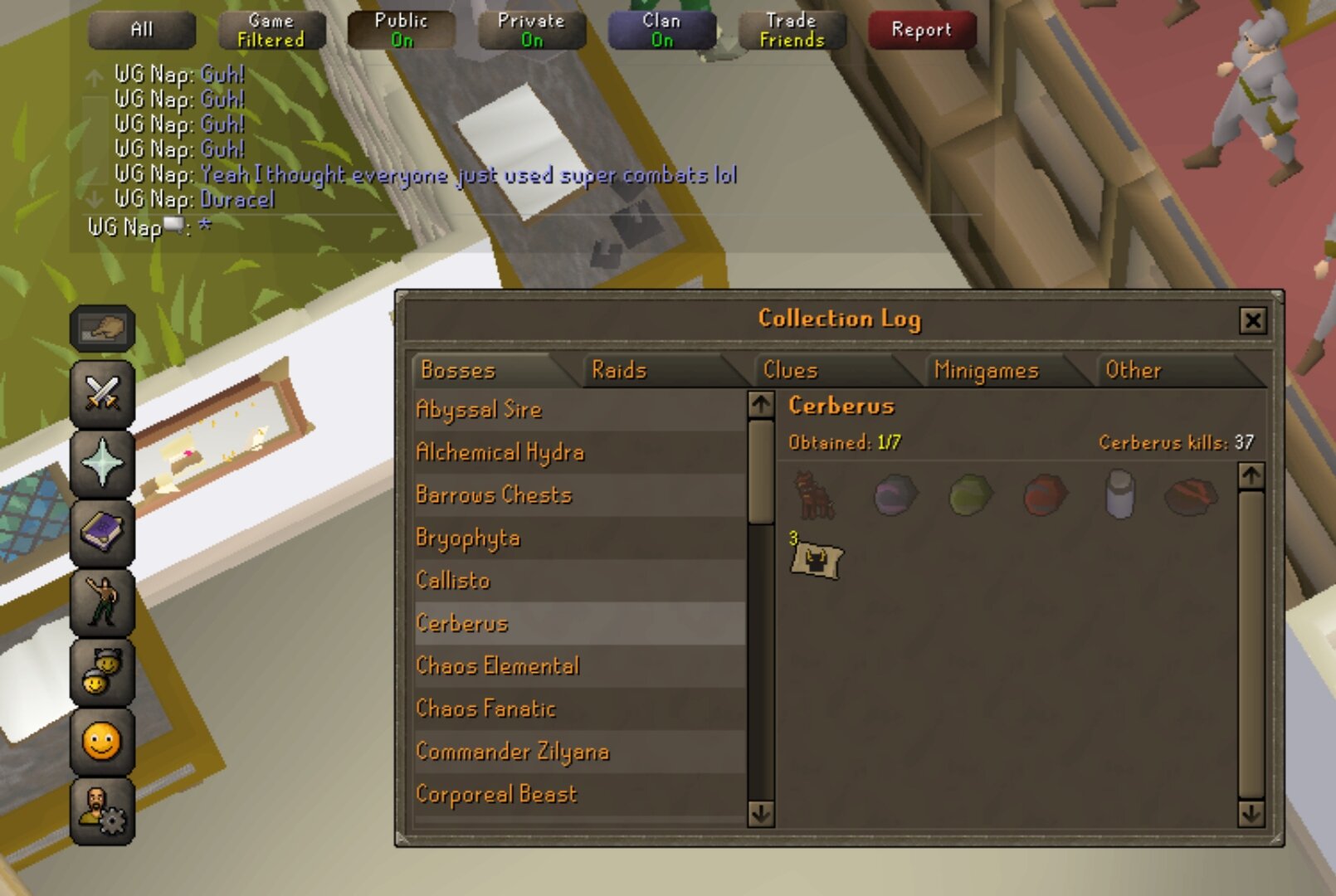Open the Report button

point(921,30)
